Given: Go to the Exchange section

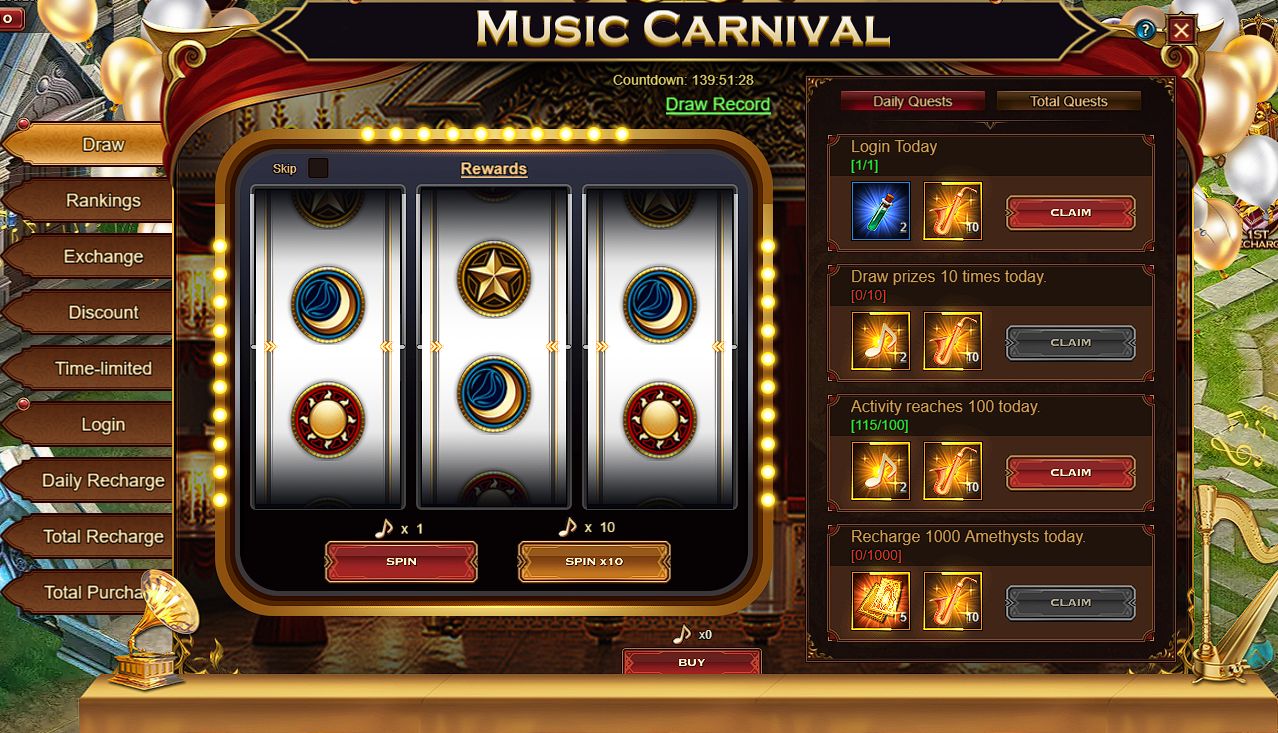Looking at the screenshot, I should pyautogui.click(x=103, y=256).
